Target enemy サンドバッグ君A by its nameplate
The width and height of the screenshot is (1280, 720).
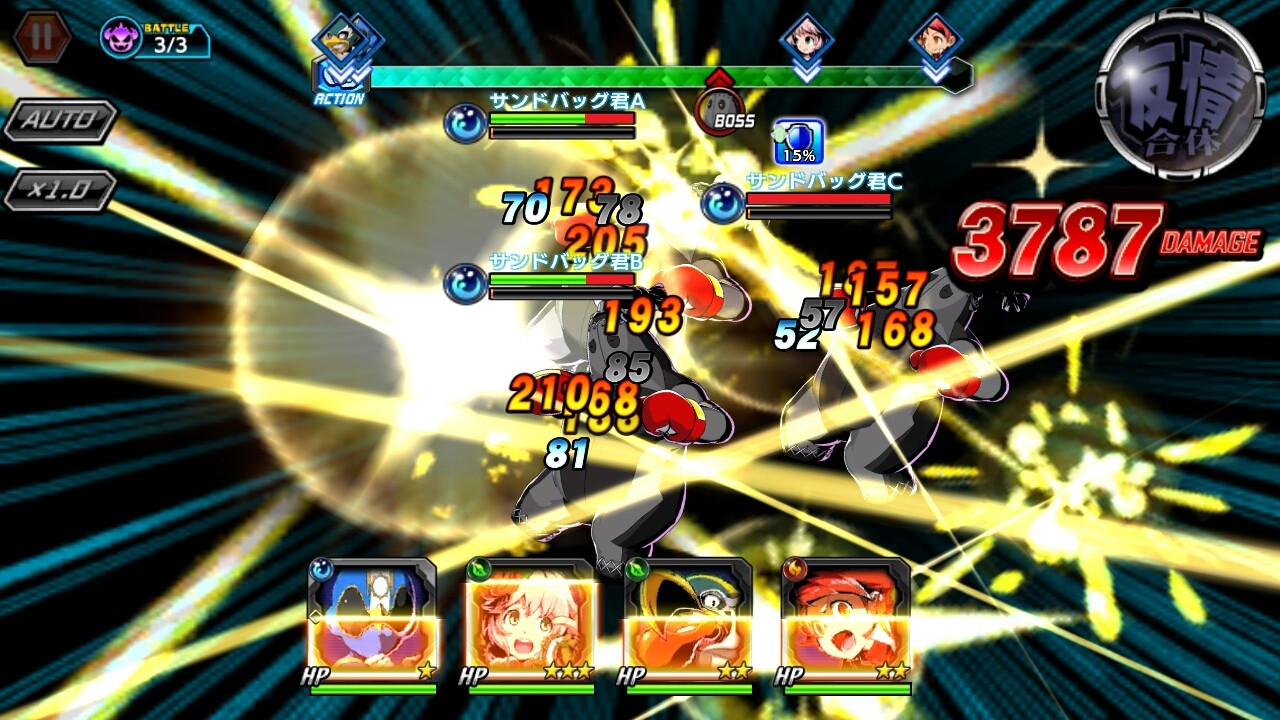pos(566,101)
